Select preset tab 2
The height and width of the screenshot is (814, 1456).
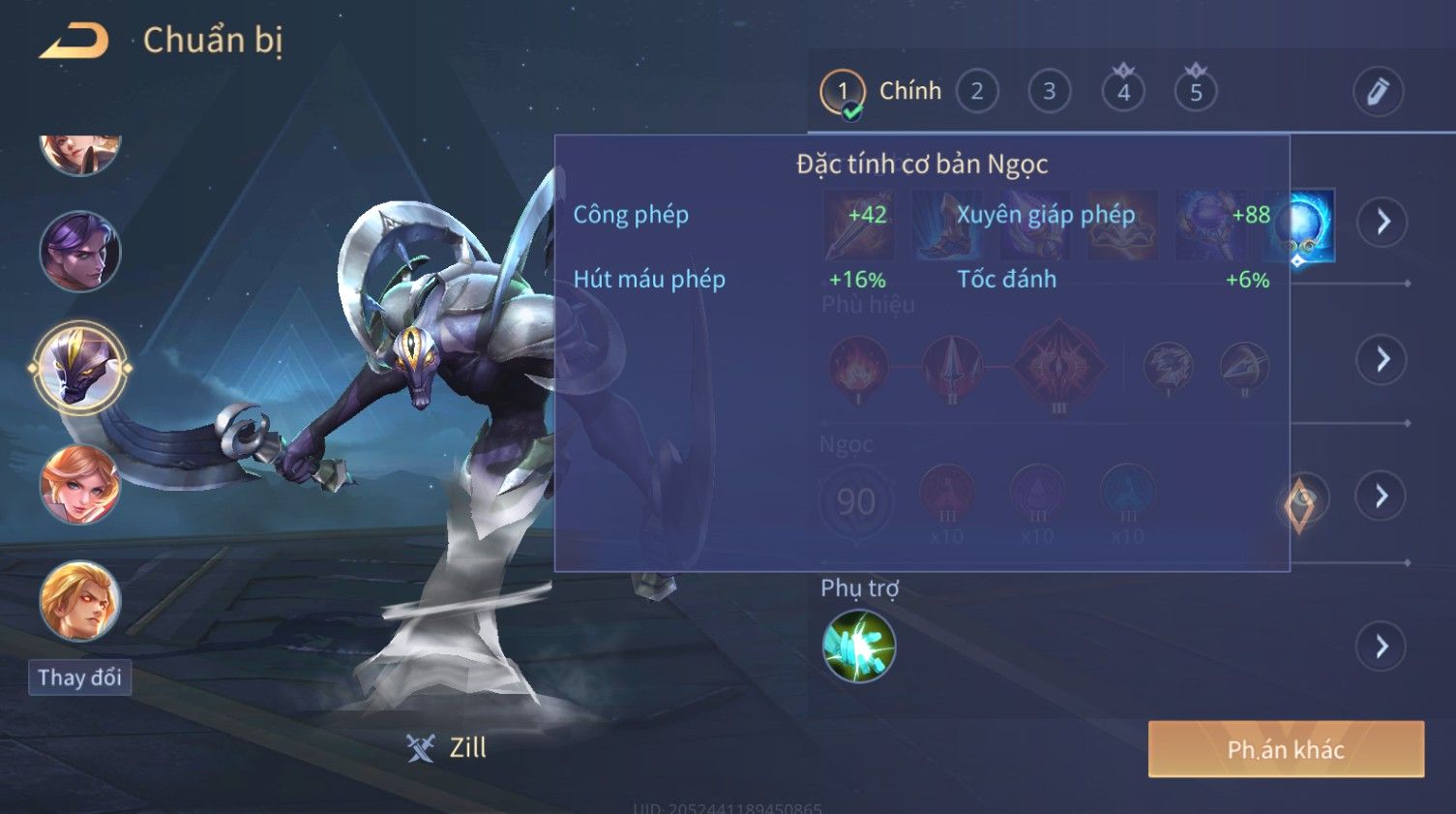[977, 92]
